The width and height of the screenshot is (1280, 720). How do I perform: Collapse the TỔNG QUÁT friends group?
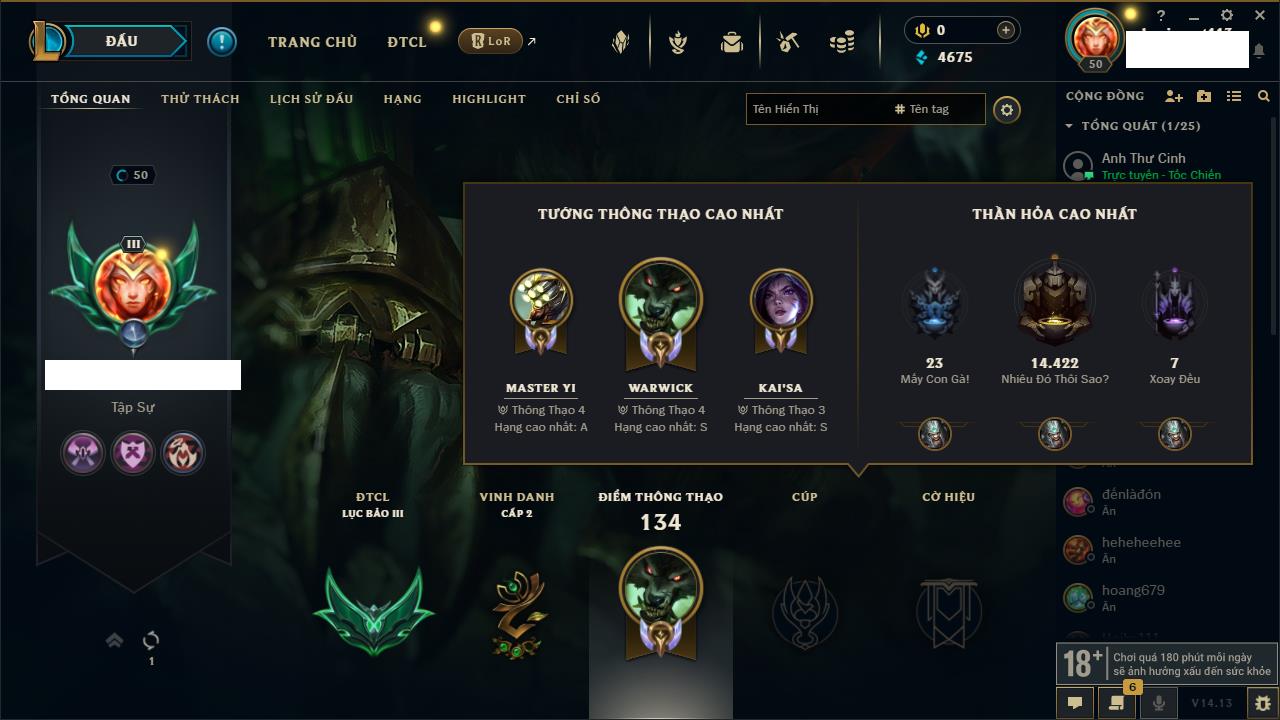click(1069, 126)
